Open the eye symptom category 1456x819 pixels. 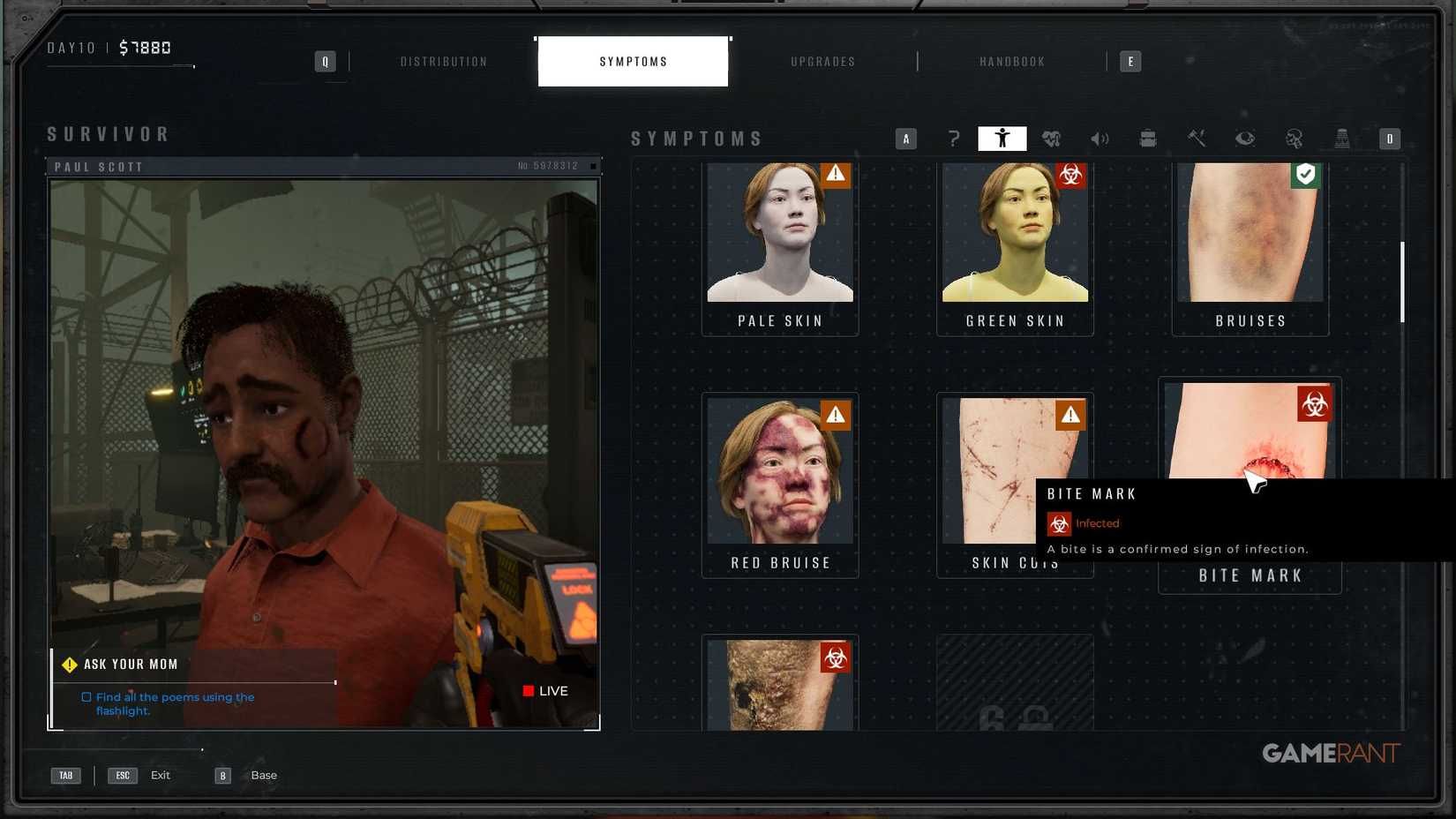[1245, 139]
